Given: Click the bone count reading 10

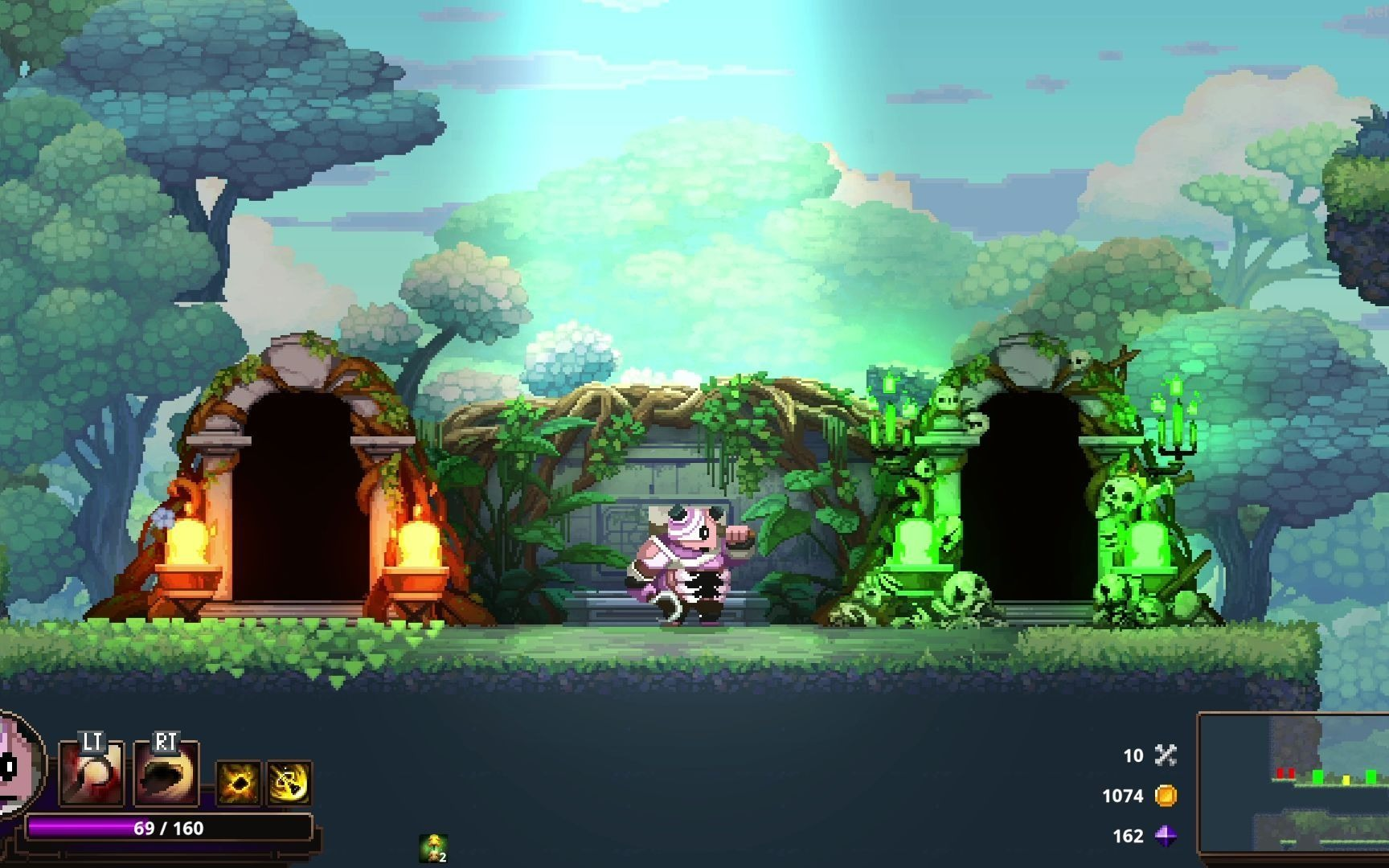Looking at the screenshot, I should pos(1132,755).
